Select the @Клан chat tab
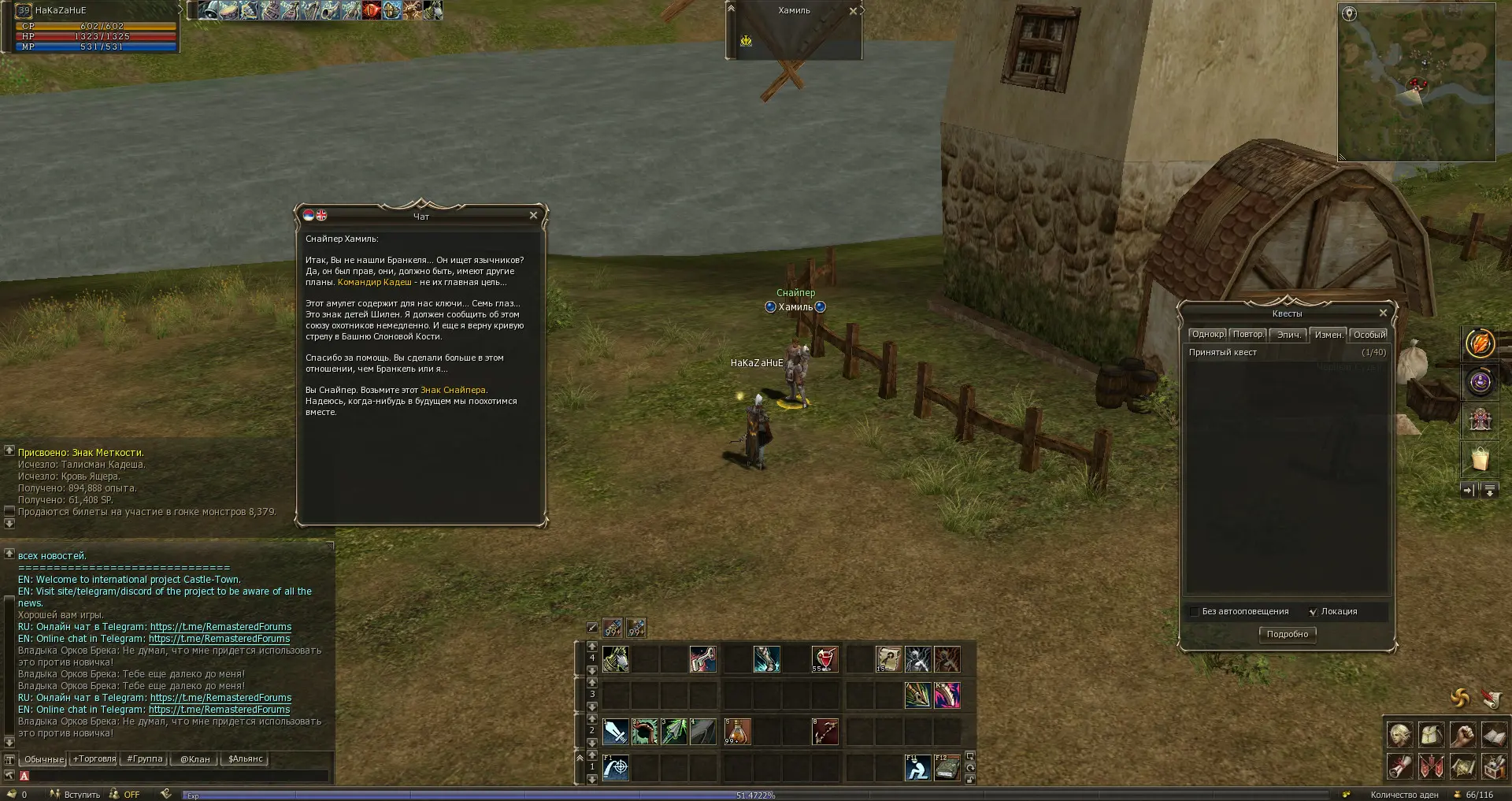 195,759
